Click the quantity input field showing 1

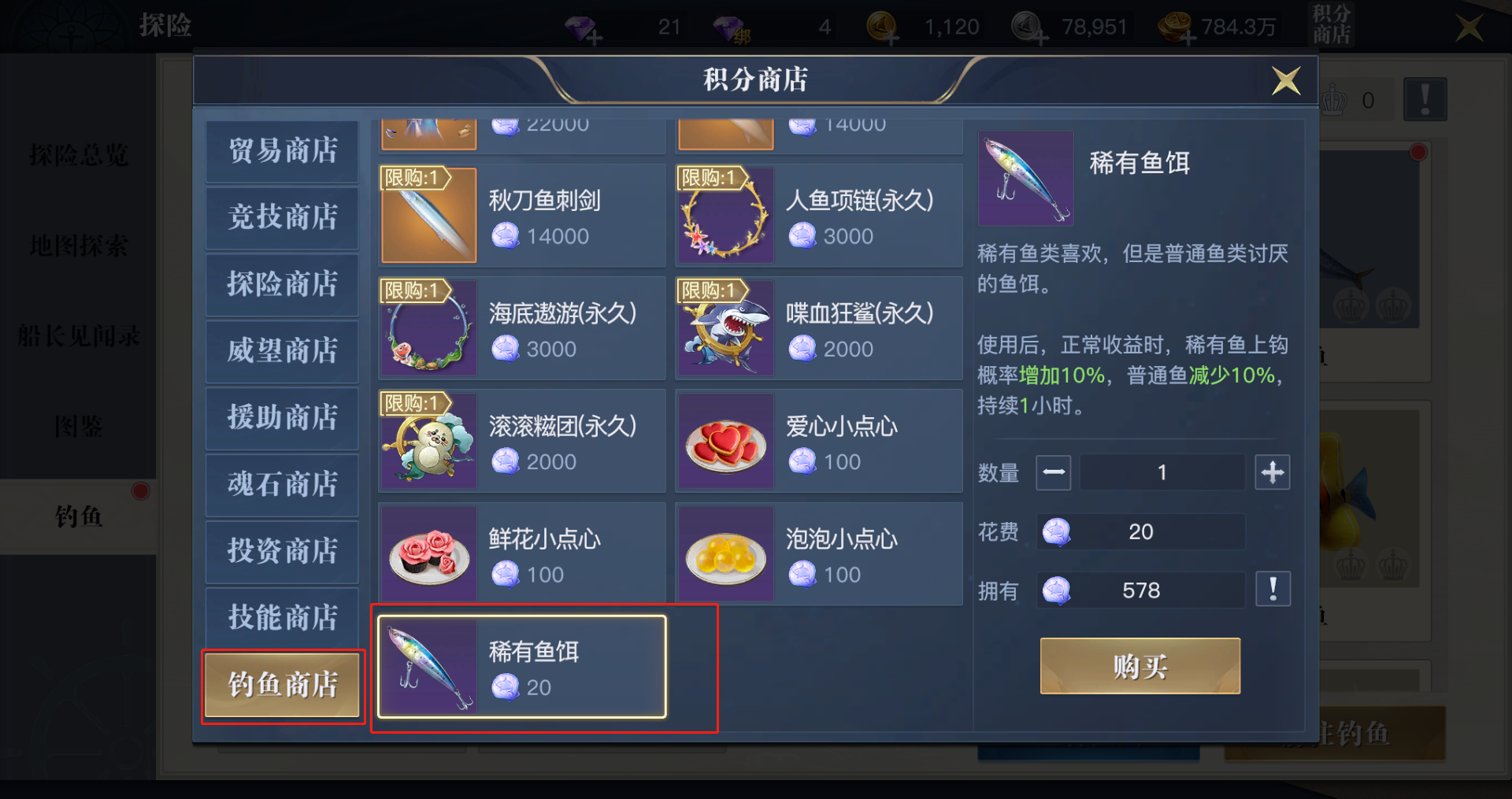pyautogui.click(x=1162, y=472)
